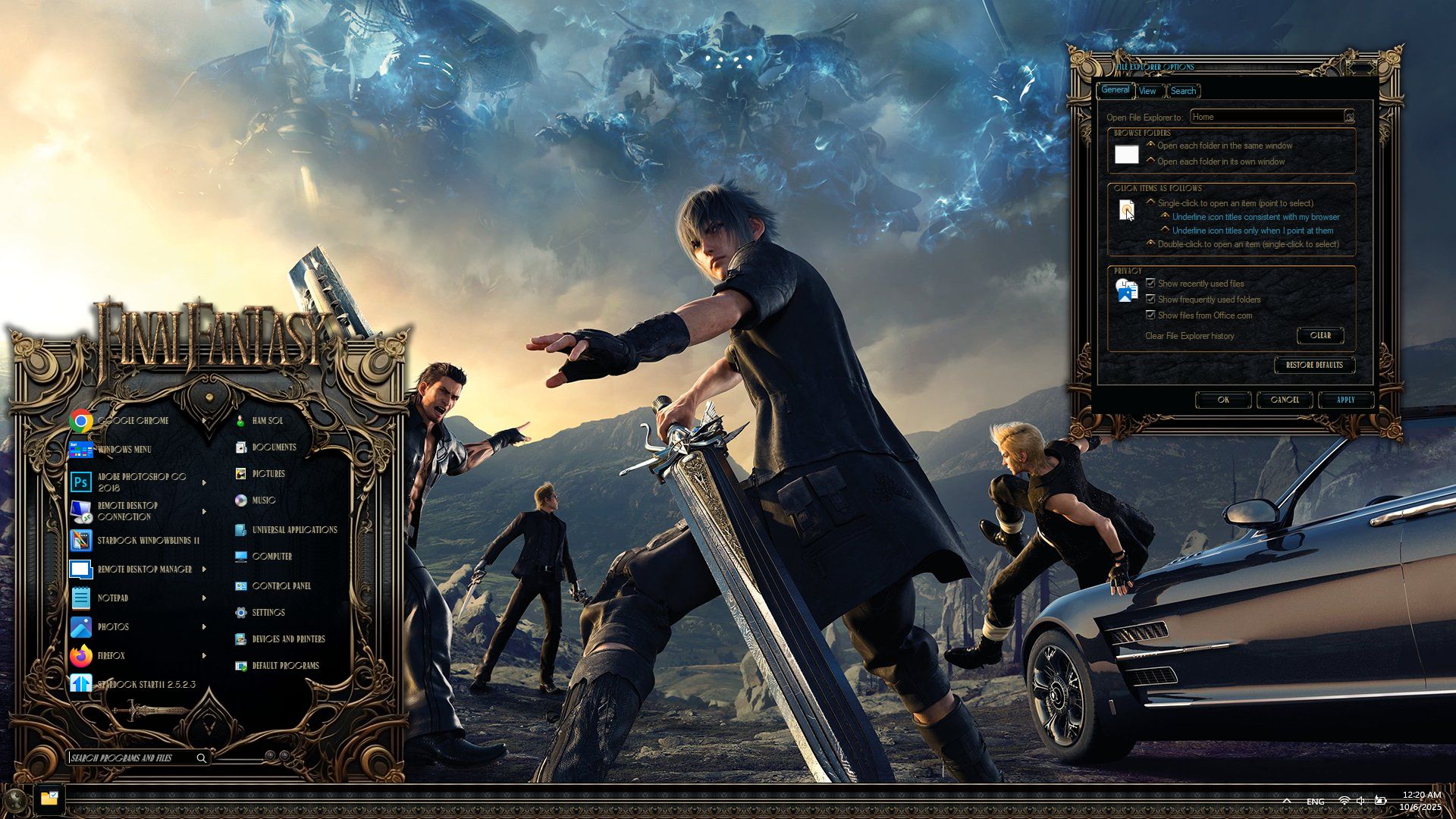Toggle 'Show recently used files' checkbox
1456x819 pixels.
pyautogui.click(x=1150, y=284)
